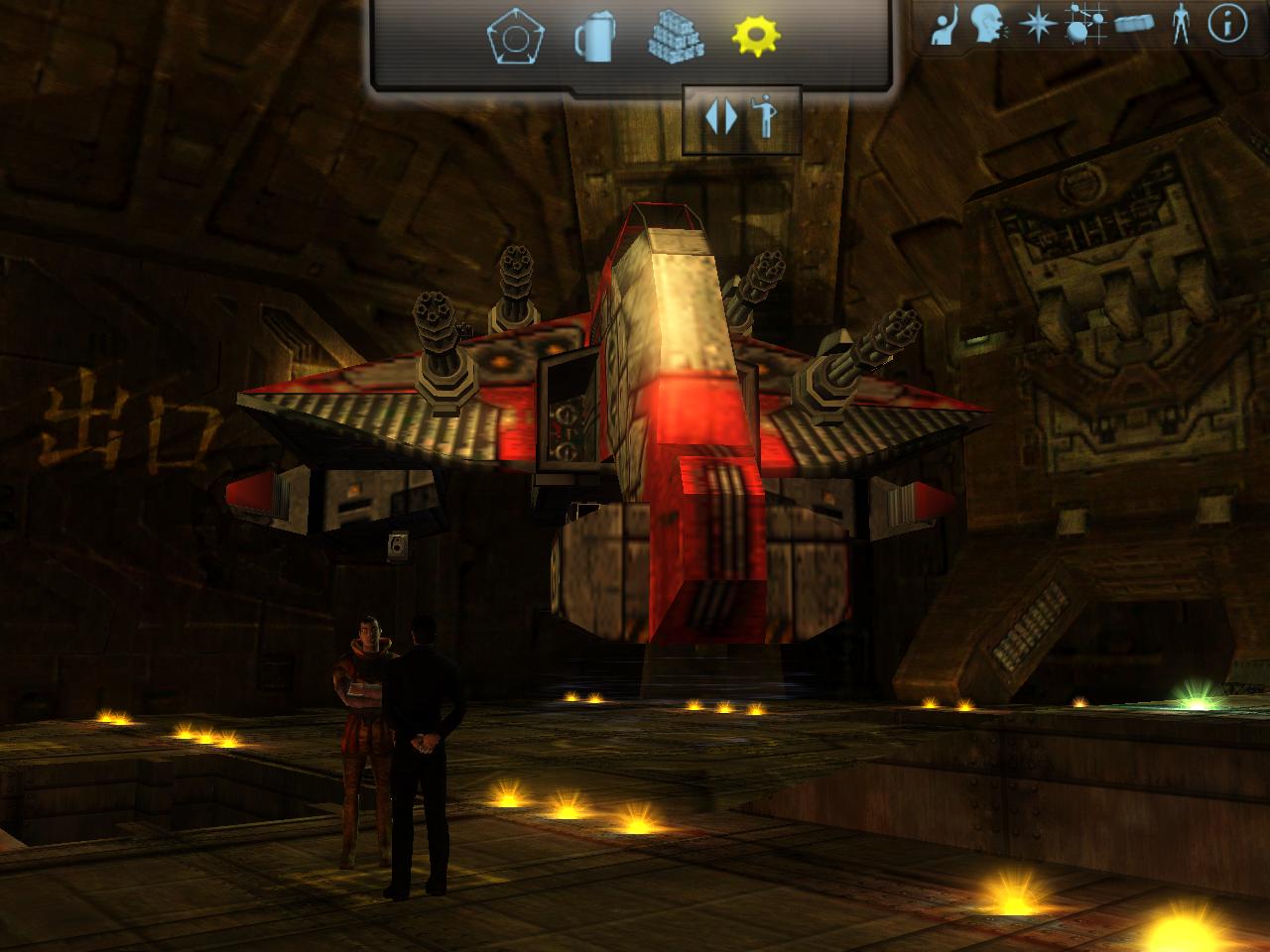Visit the bar via the beer mug icon
Viewport: 1270px width, 952px height.
[x=594, y=39]
